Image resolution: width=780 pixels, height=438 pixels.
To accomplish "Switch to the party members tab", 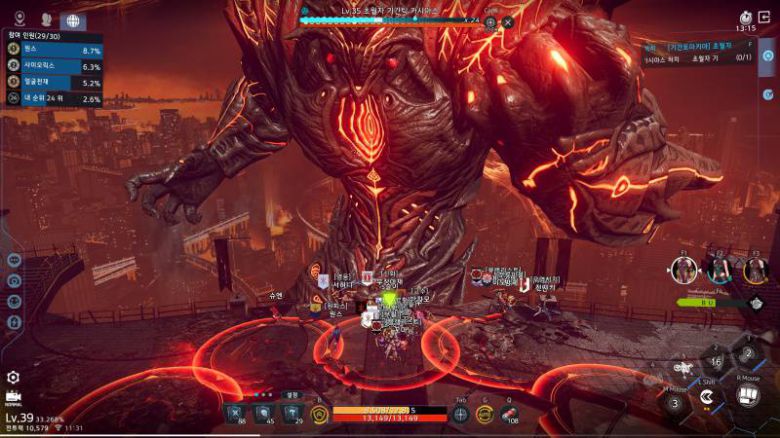I will [x=46, y=19].
